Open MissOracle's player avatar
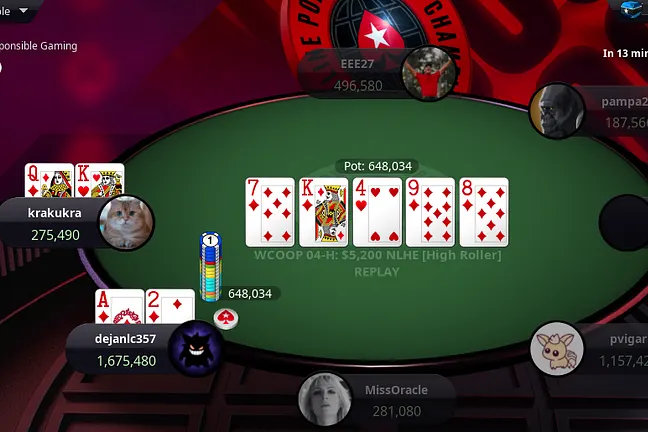This screenshot has height=432, width=648. pyautogui.click(x=325, y=399)
